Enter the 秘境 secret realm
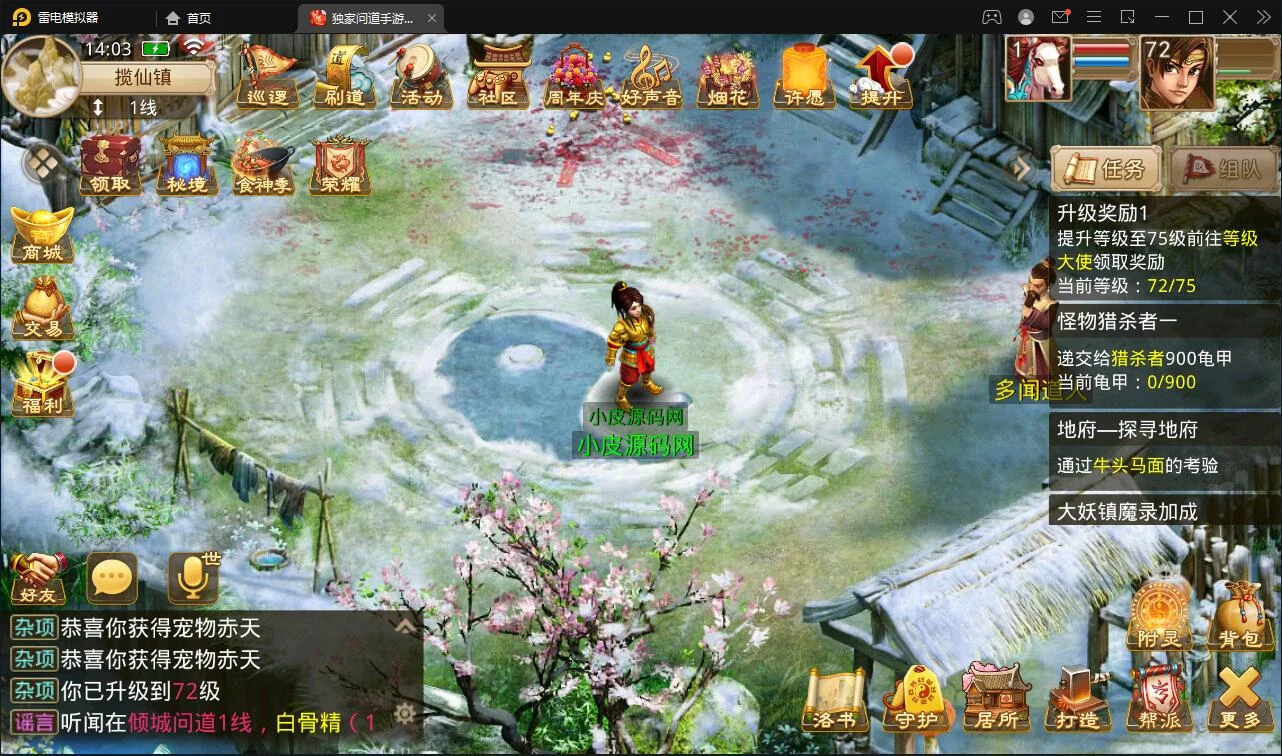 [x=186, y=160]
